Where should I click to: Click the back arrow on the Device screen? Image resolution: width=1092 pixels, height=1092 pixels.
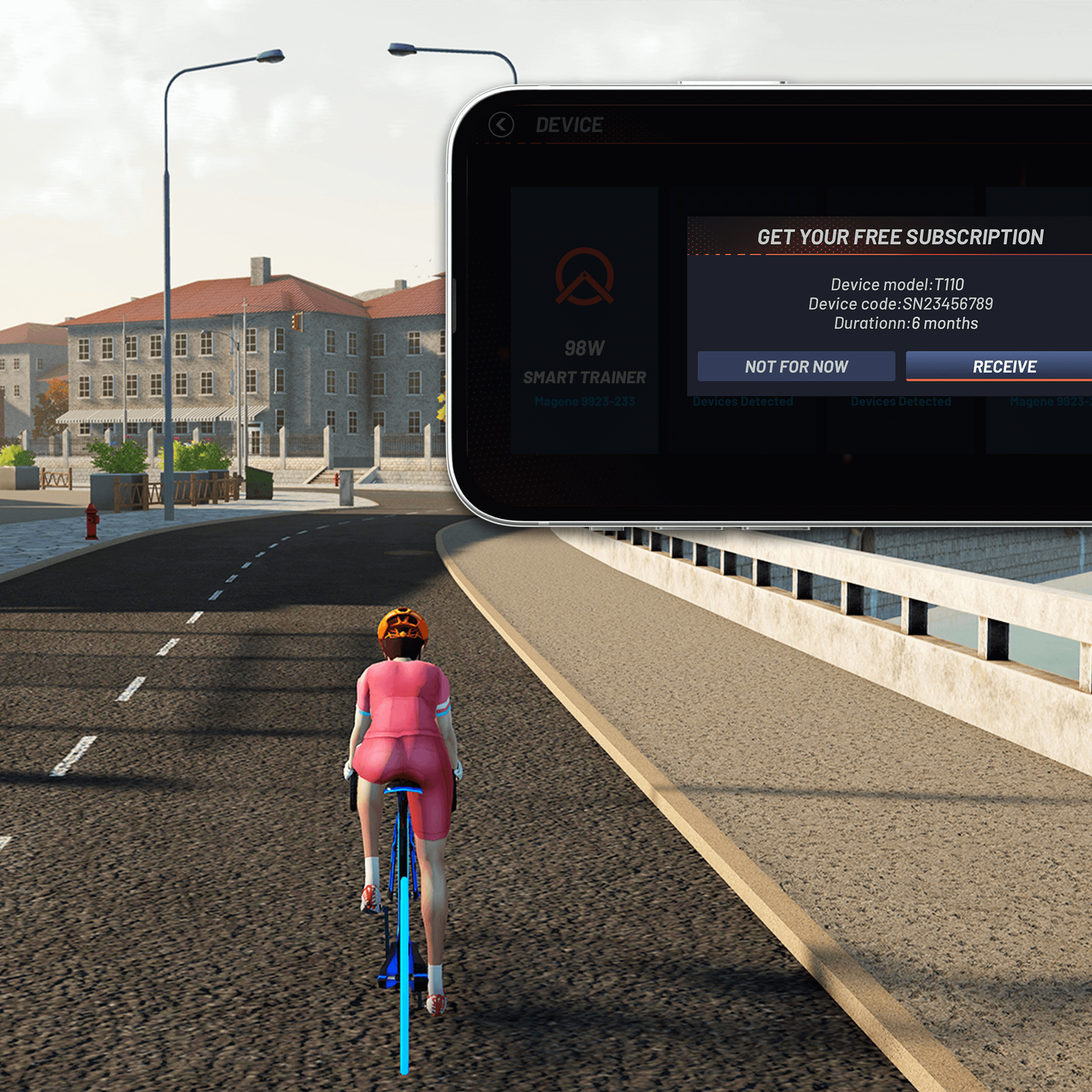pos(501,126)
